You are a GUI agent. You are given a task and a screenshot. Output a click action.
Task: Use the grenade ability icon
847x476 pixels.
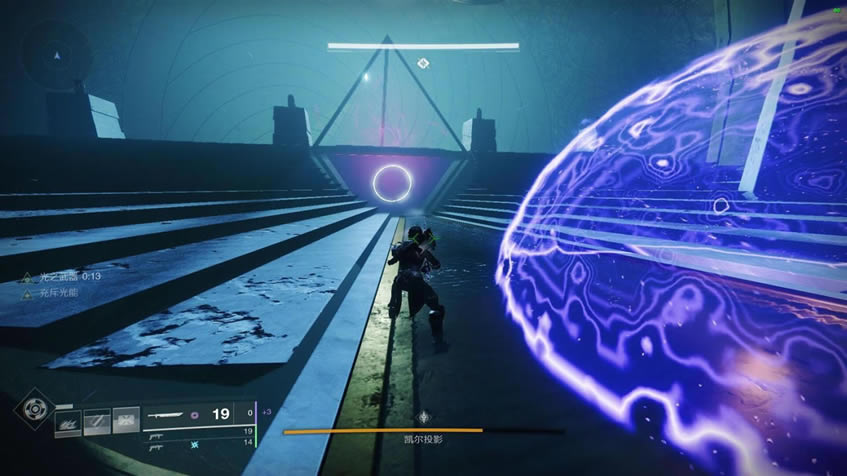click(68, 423)
